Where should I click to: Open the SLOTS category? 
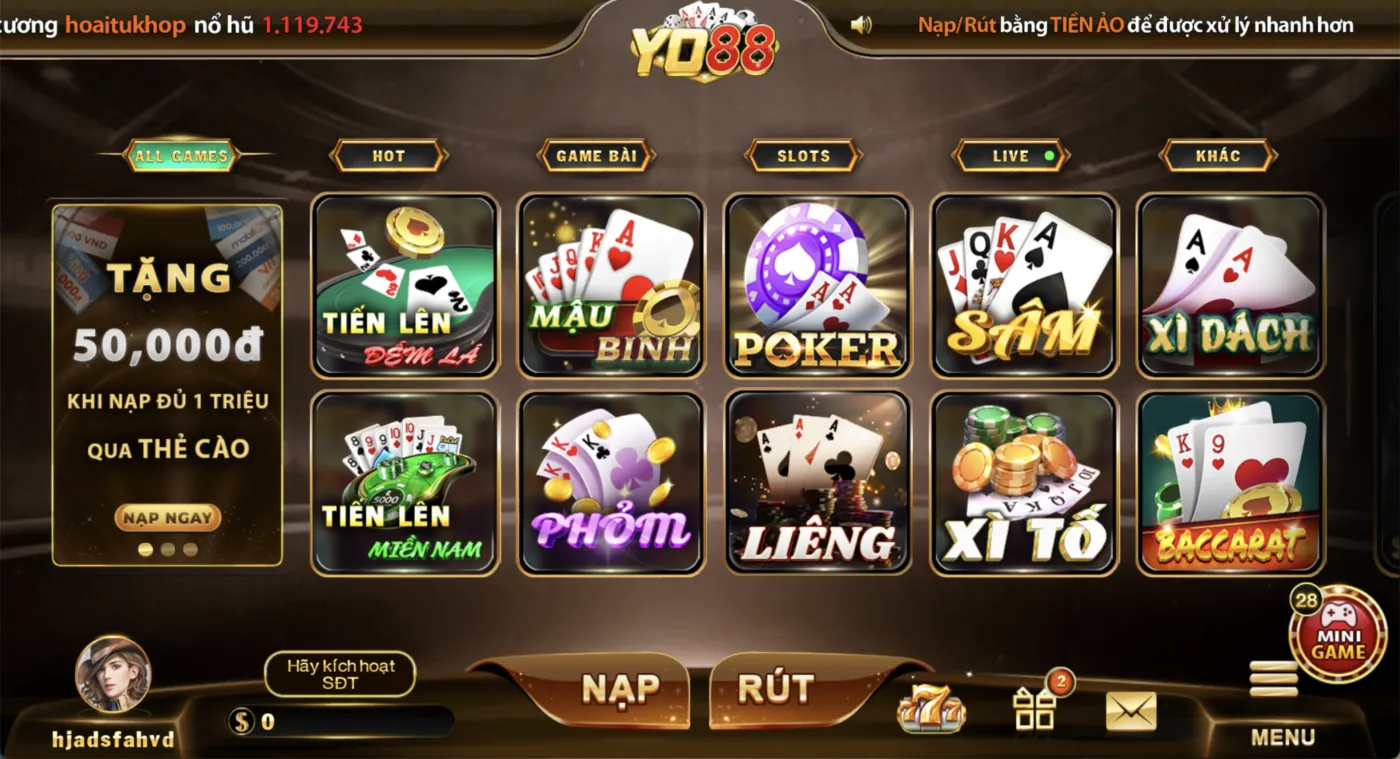click(802, 155)
